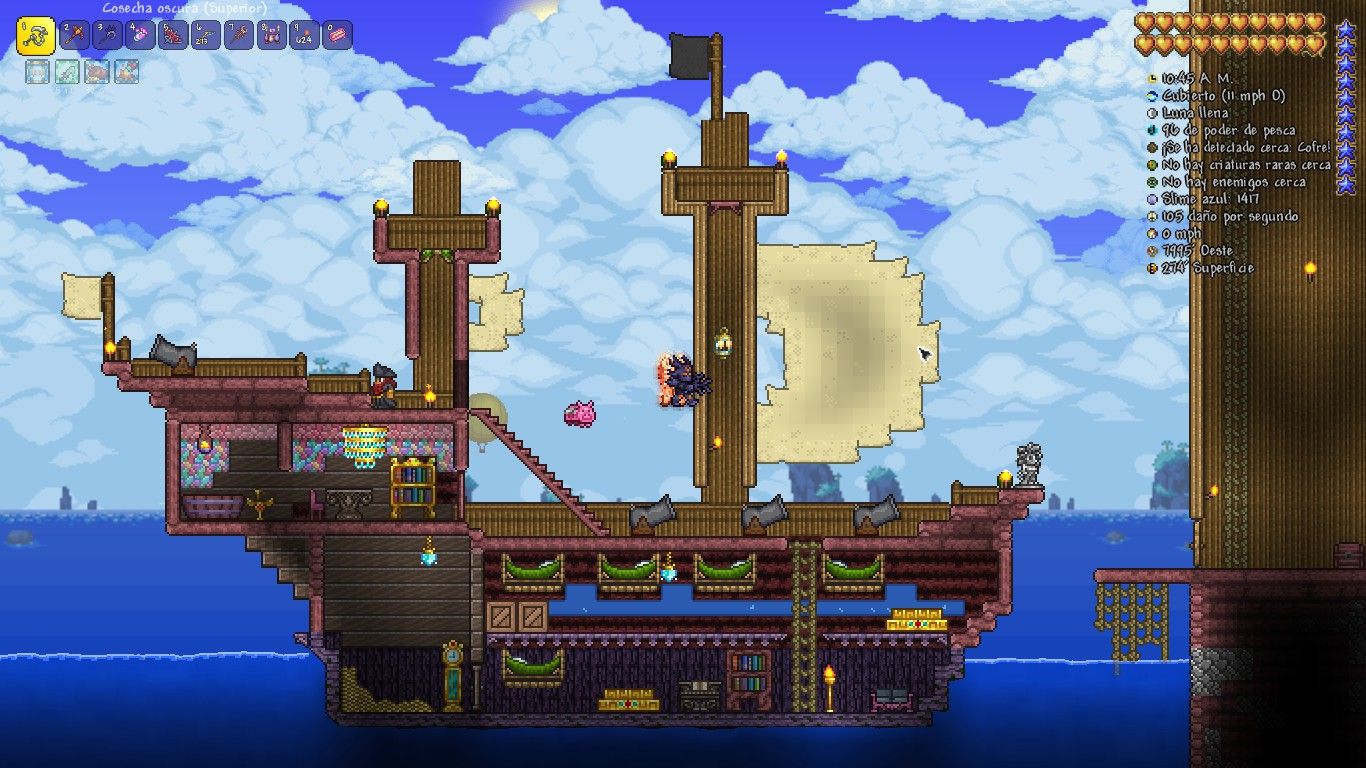The height and width of the screenshot is (768, 1366).
Task: Select the torches in hotbar slot 9
Action: [303, 36]
